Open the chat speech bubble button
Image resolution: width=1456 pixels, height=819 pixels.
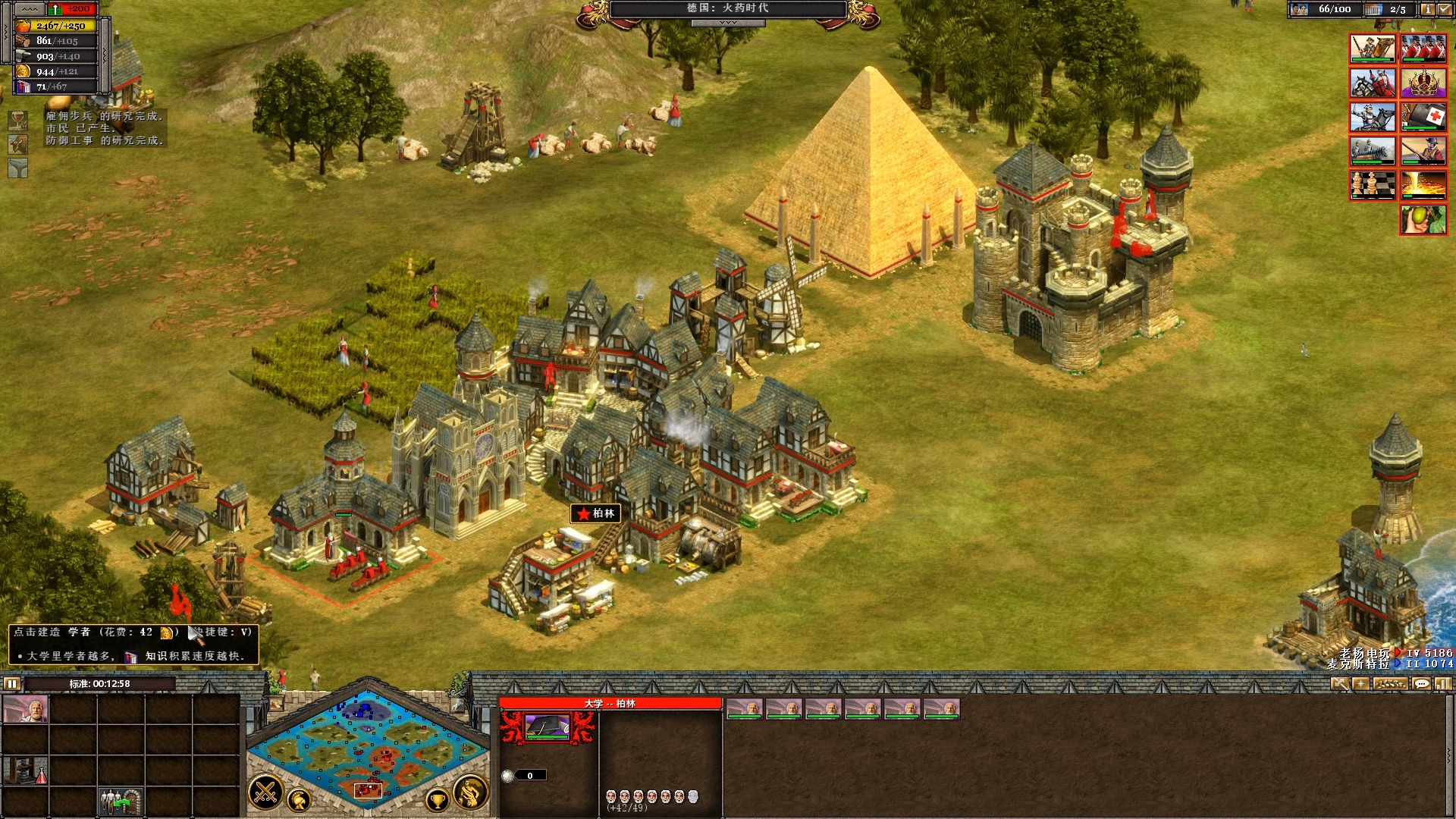point(1421,684)
